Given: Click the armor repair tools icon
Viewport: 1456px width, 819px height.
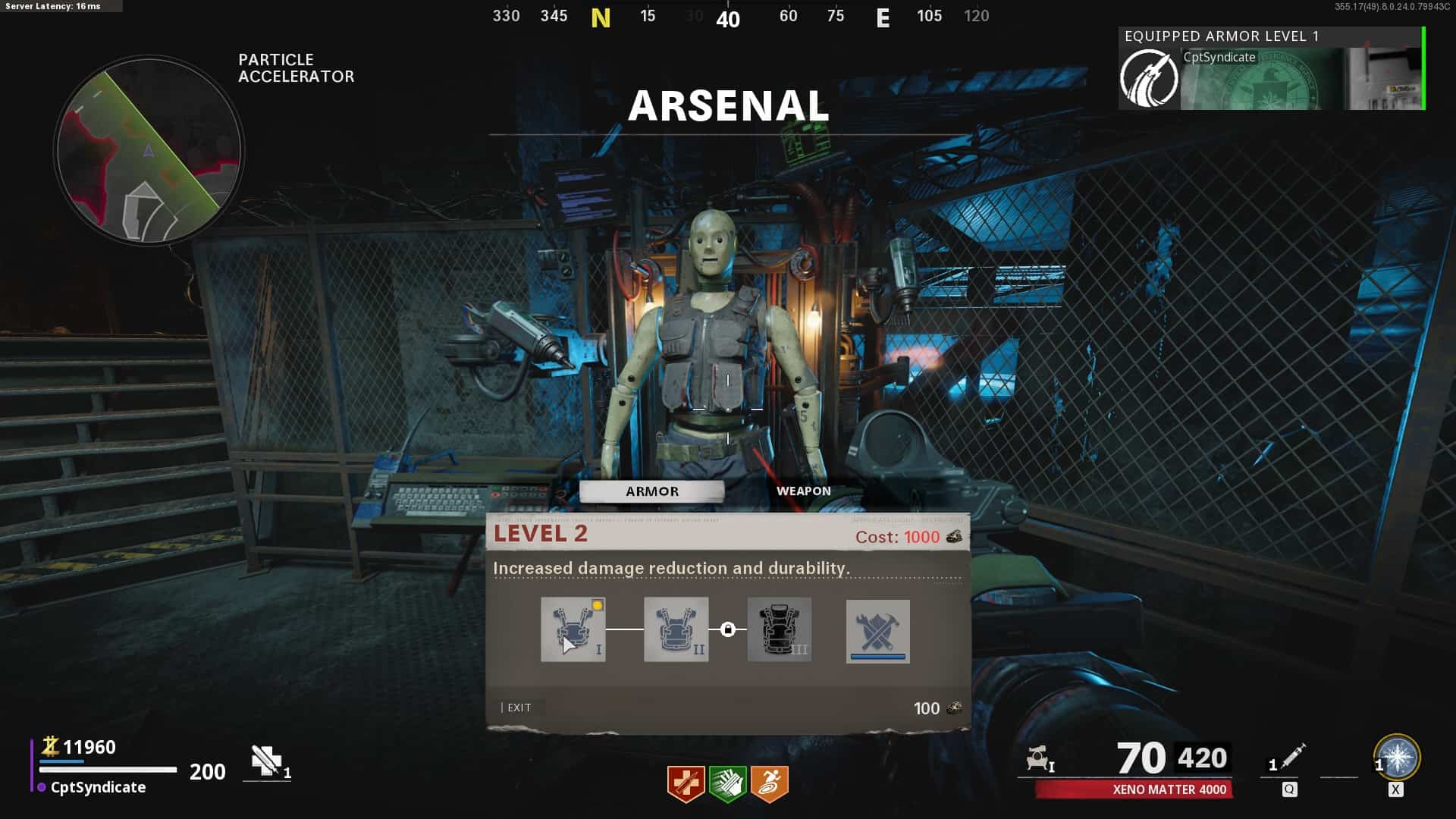Looking at the screenshot, I should (x=877, y=631).
